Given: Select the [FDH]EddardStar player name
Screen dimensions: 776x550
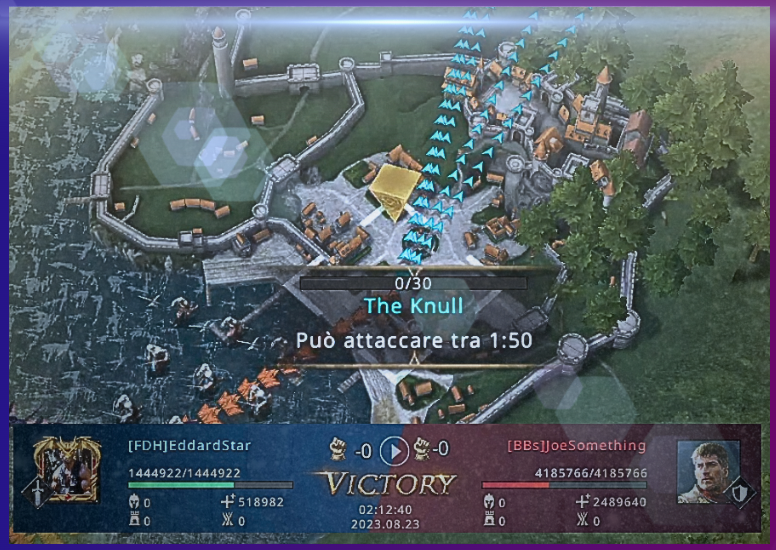Looking at the screenshot, I should (x=190, y=445).
